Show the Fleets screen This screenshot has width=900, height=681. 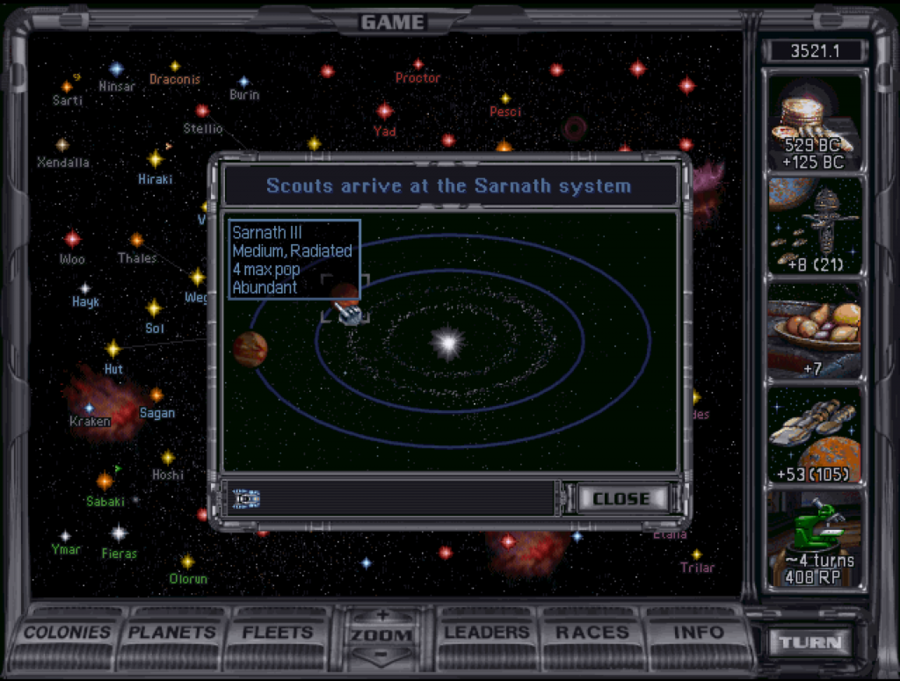277,633
